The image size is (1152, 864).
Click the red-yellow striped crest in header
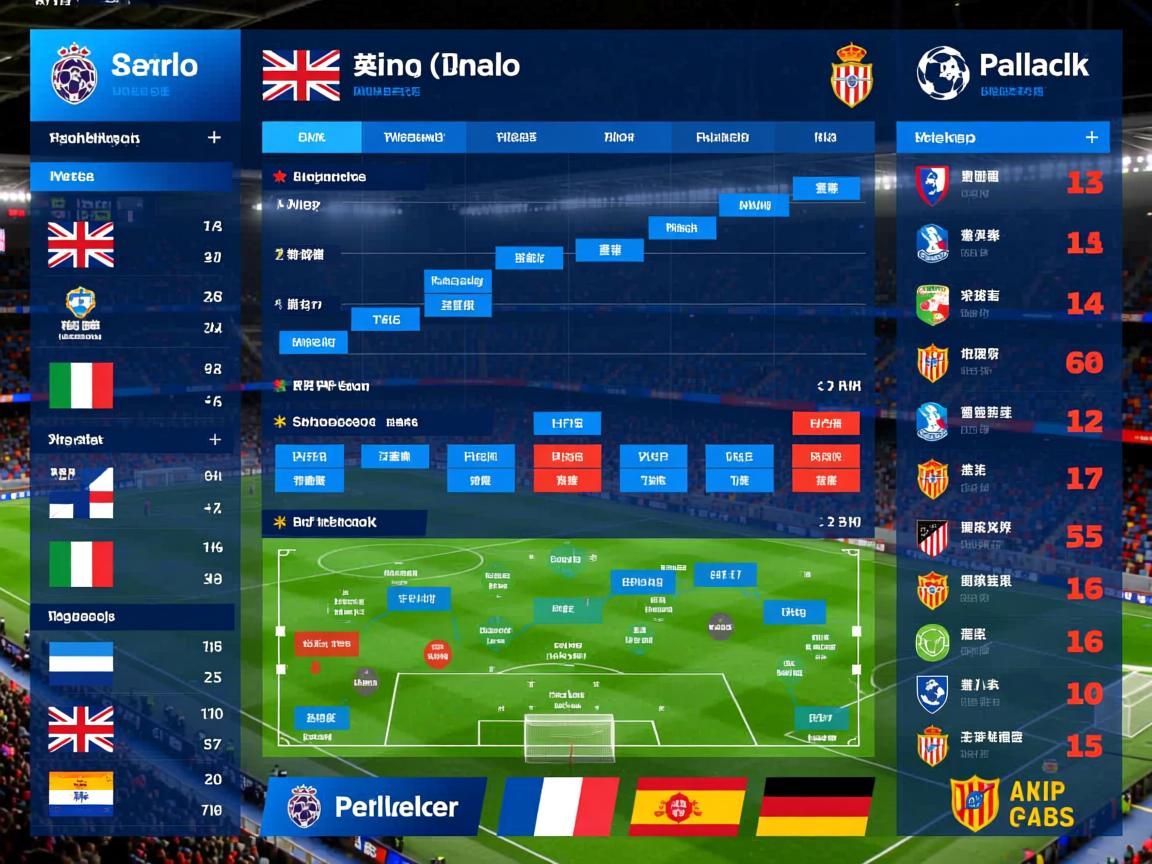(x=852, y=76)
